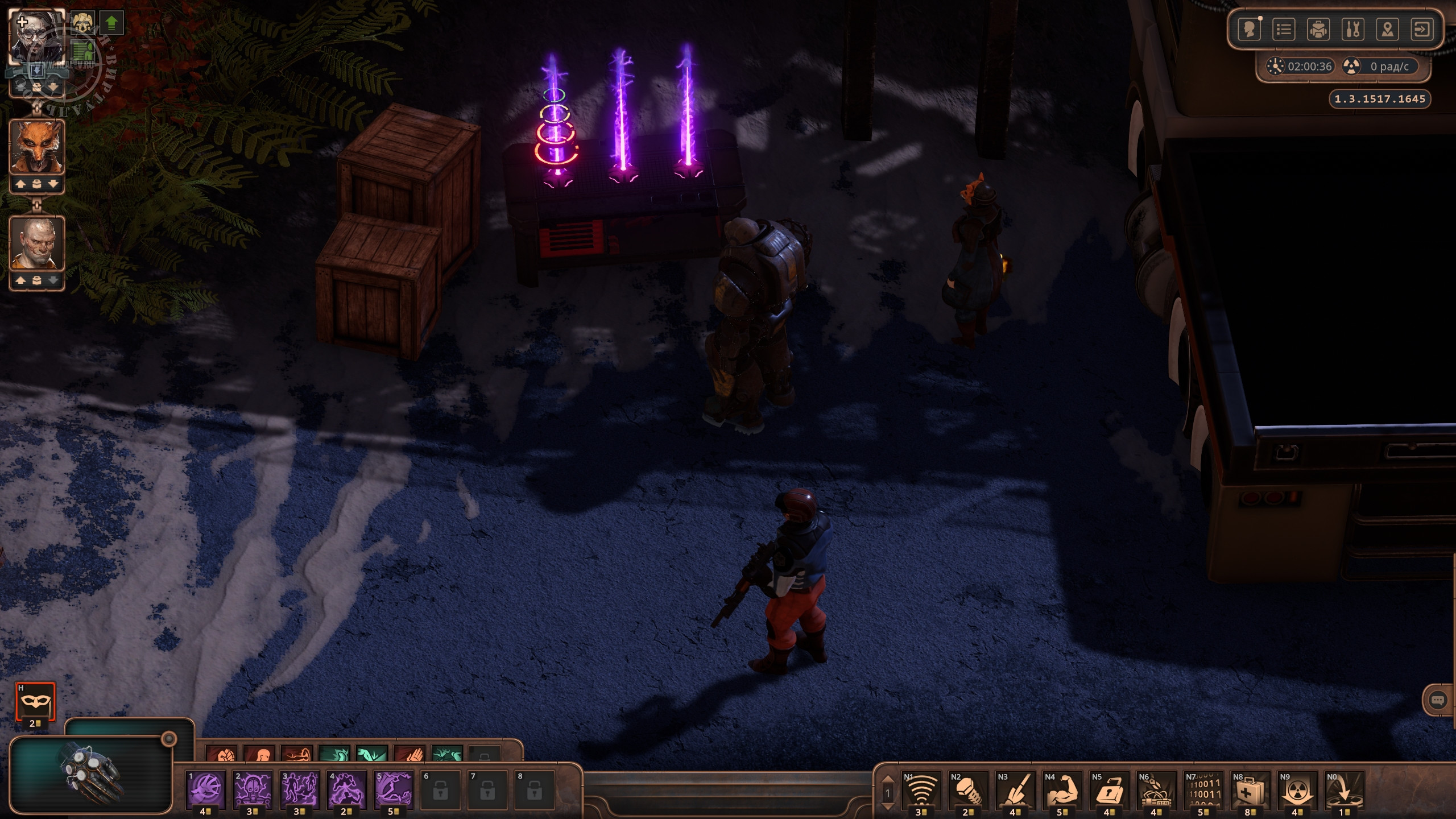This screenshot has height=819, width=1456.
Task: Click the exit arrow menu button
Action: click(x=1422, y=29)
